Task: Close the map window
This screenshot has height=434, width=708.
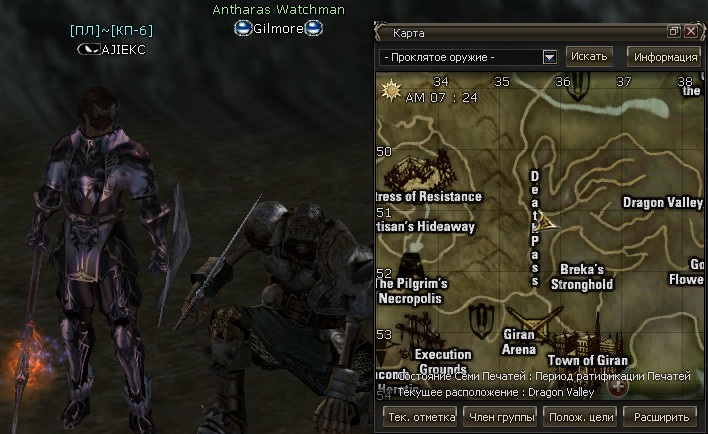Action: click(691, 31)
